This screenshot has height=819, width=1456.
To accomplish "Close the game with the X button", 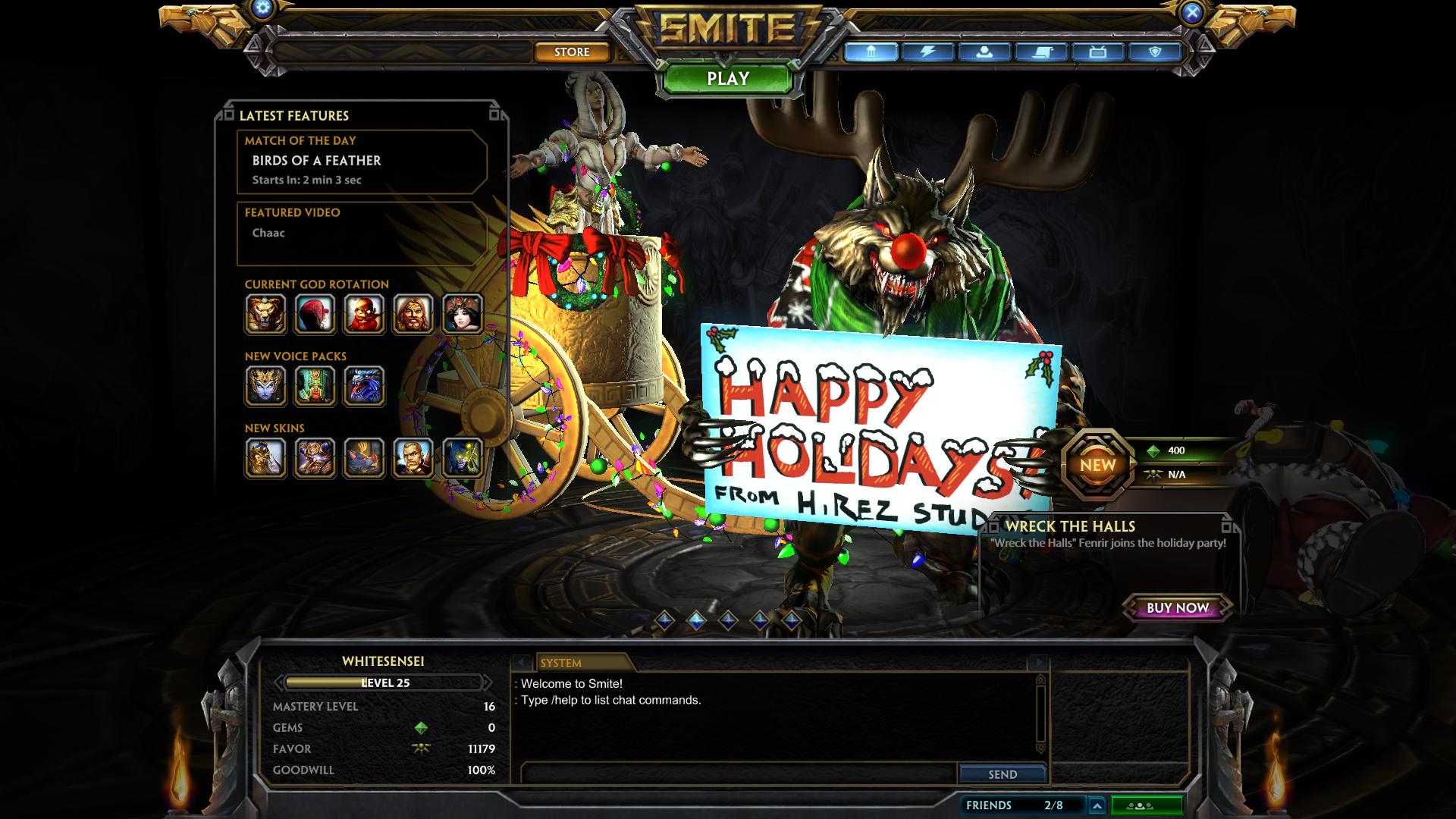I will 1192,12.
